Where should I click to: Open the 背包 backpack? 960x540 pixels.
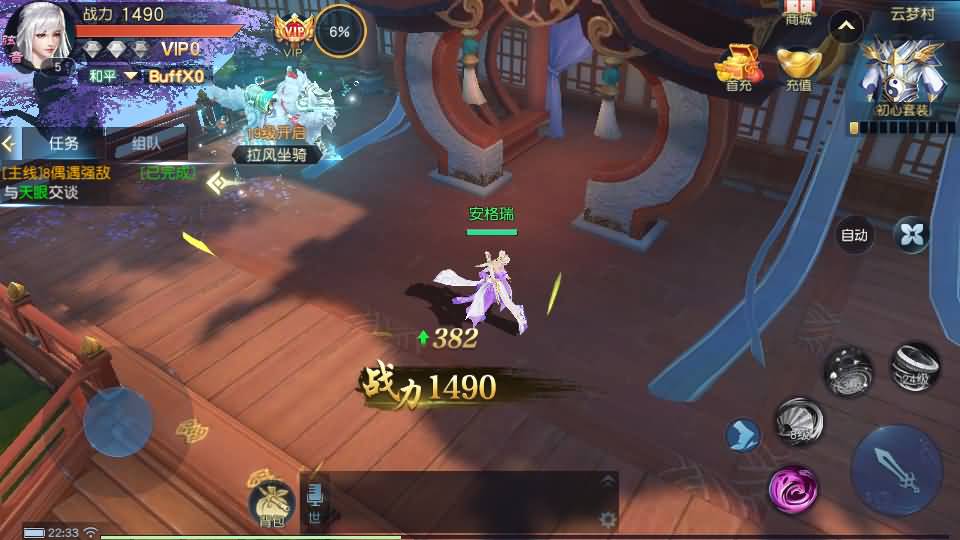coord(271,501)
